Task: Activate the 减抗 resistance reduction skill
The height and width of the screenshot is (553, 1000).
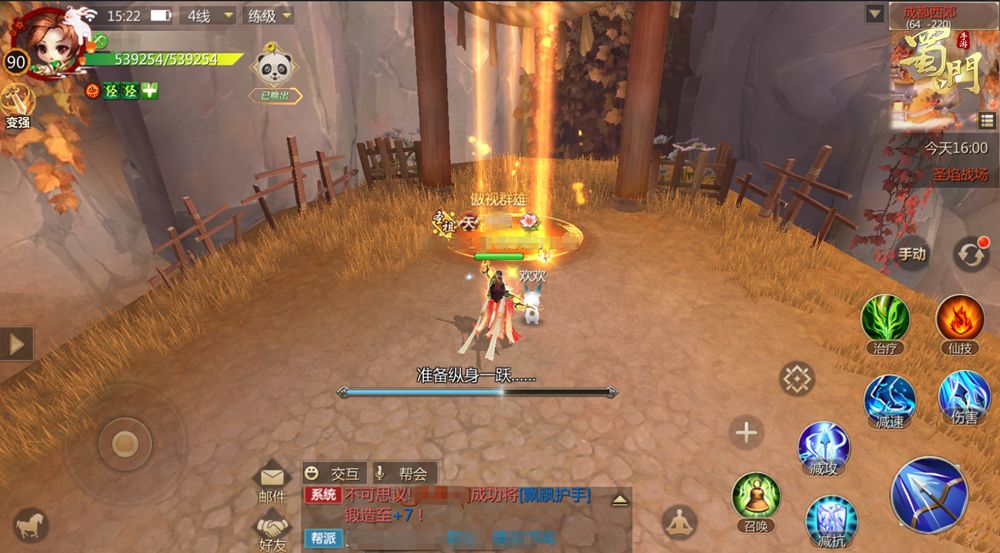Action: [x=831, y=520]
